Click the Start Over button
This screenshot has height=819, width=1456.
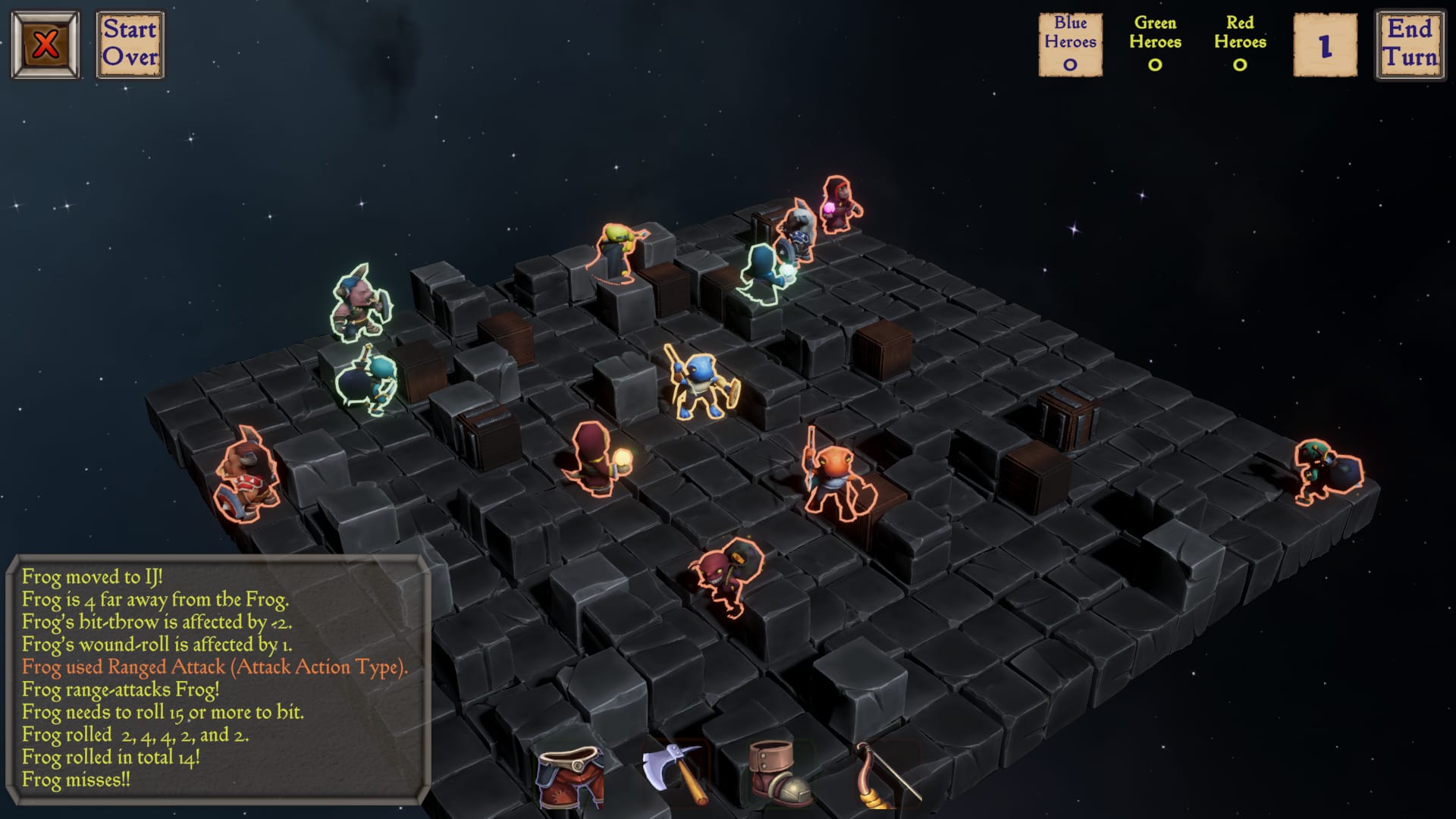[130, 45]
